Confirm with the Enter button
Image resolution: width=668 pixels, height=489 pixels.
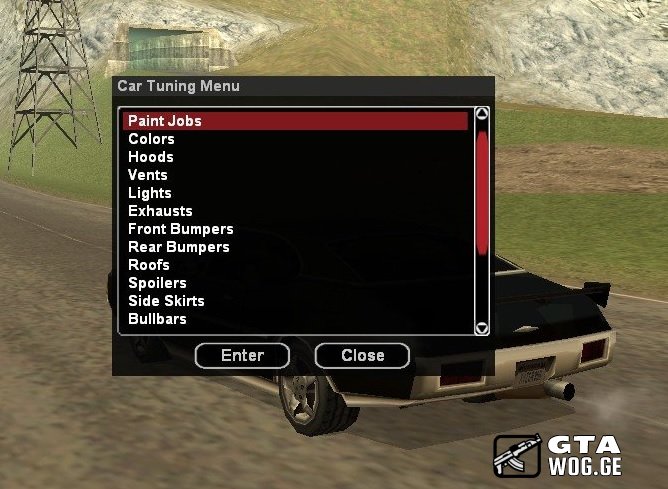(242, 355)
